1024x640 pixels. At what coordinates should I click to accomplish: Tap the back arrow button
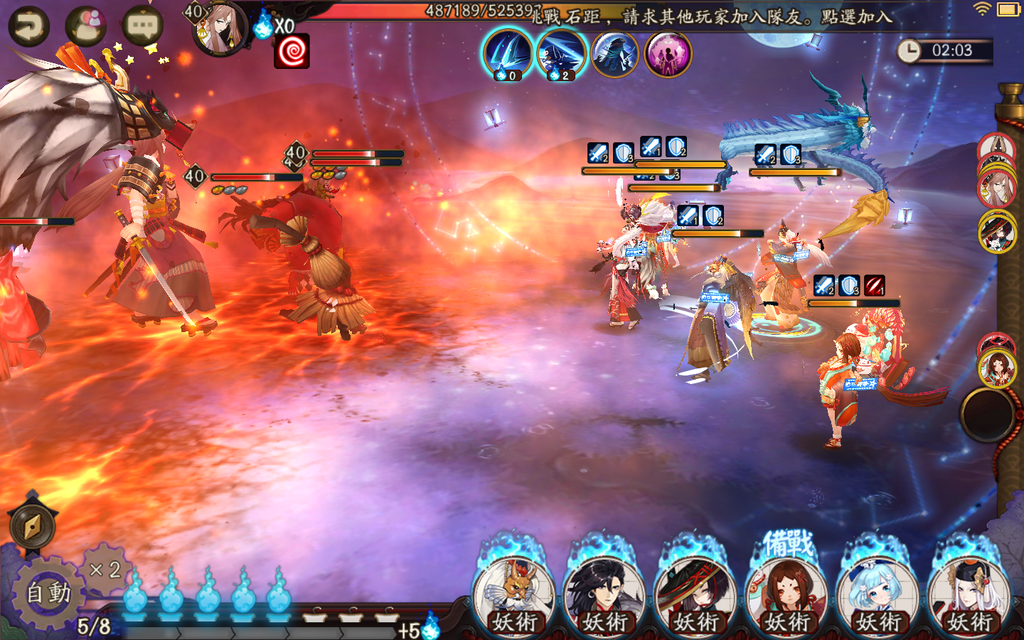(x=29, y=26)
